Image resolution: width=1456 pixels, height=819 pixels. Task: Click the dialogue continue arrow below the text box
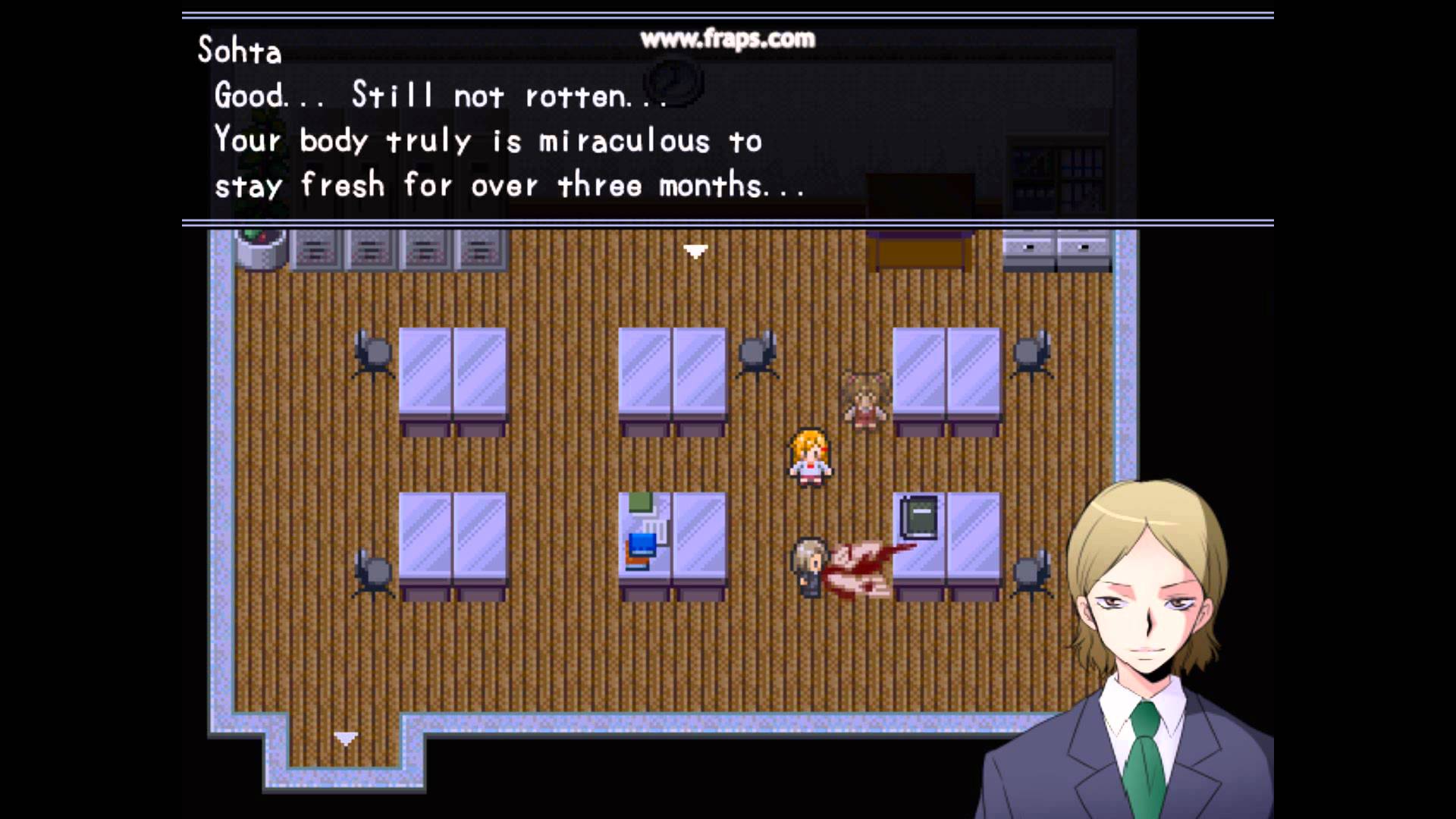(x=695, y=251)
